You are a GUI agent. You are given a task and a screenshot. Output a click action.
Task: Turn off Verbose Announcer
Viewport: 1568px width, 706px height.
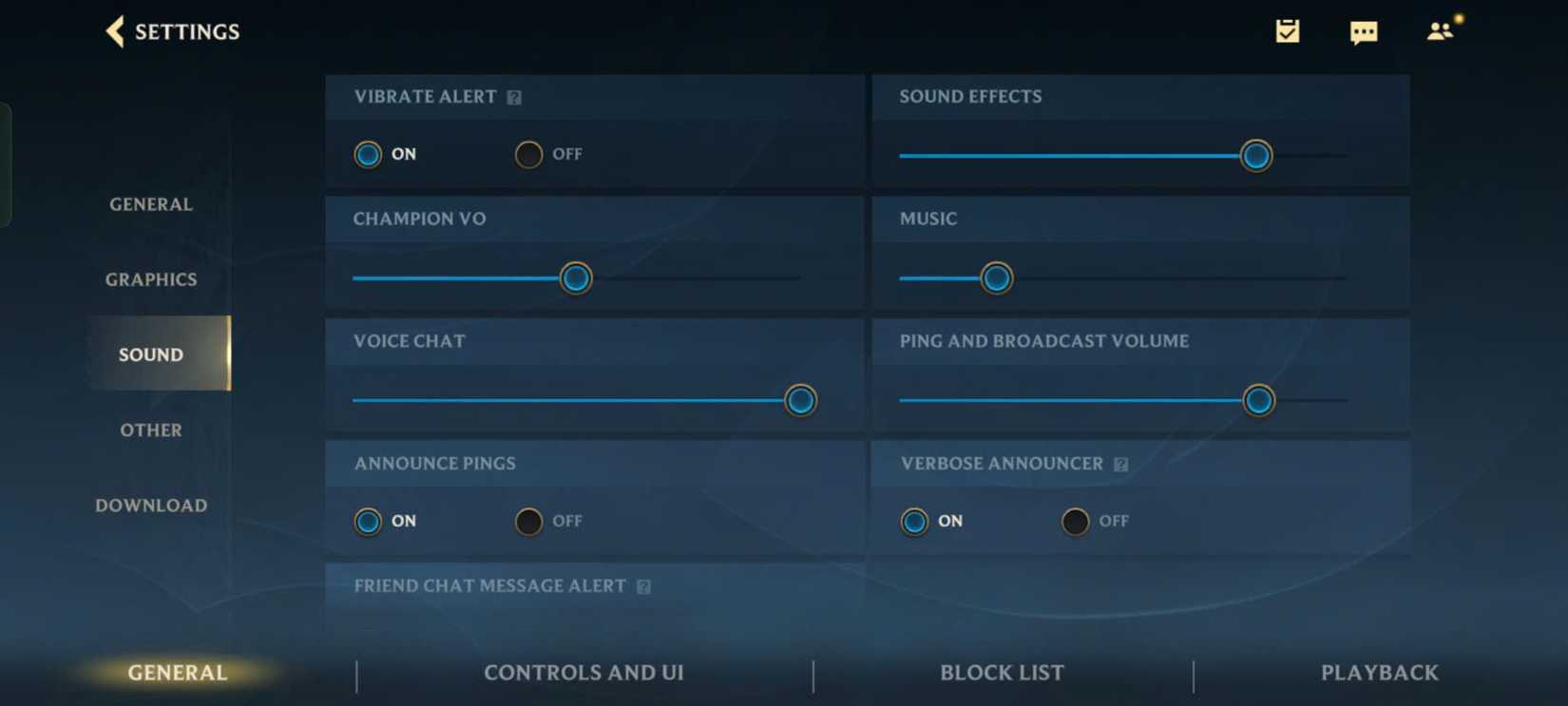(1075, 521)
